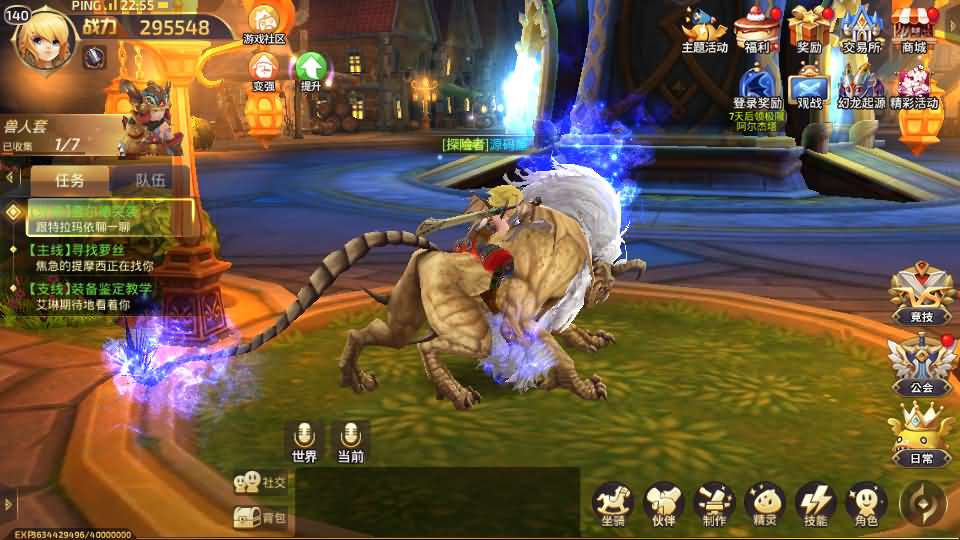960x540 pixels.
Task: Open the 公会 guild button
Action: point(921,365)
